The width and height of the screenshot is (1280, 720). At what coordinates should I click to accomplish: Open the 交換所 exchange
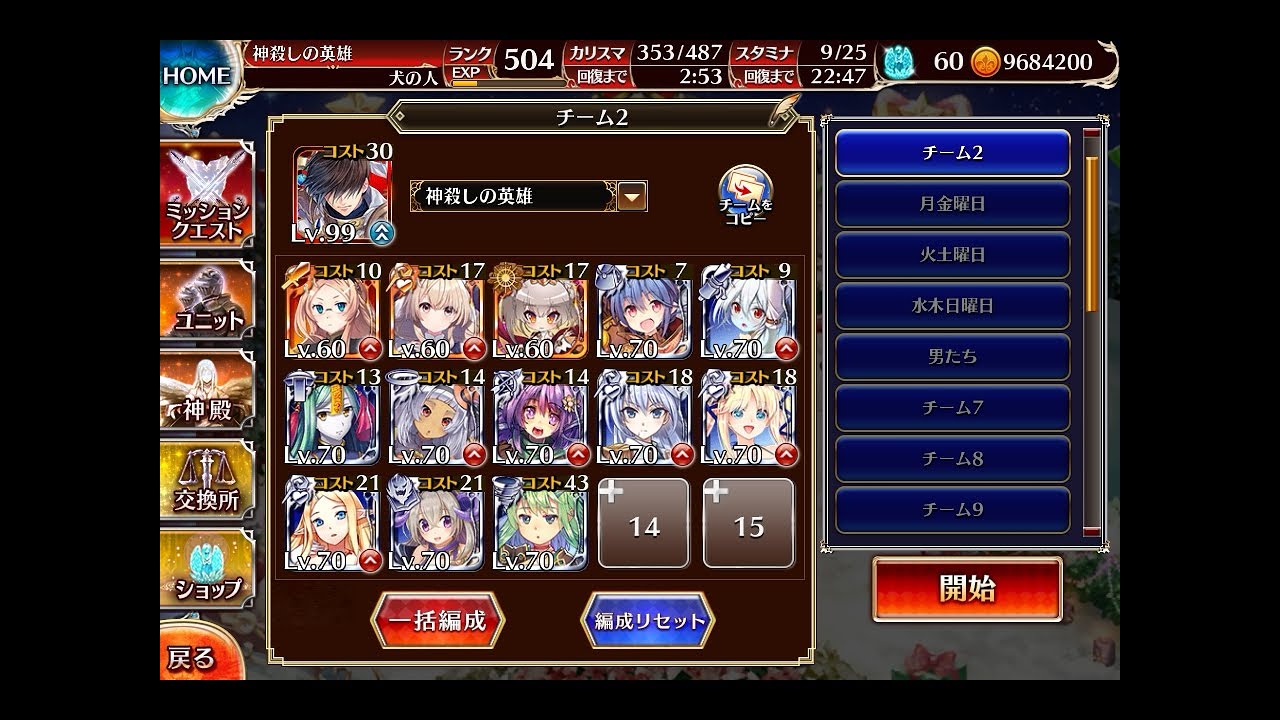coord(207,485)
